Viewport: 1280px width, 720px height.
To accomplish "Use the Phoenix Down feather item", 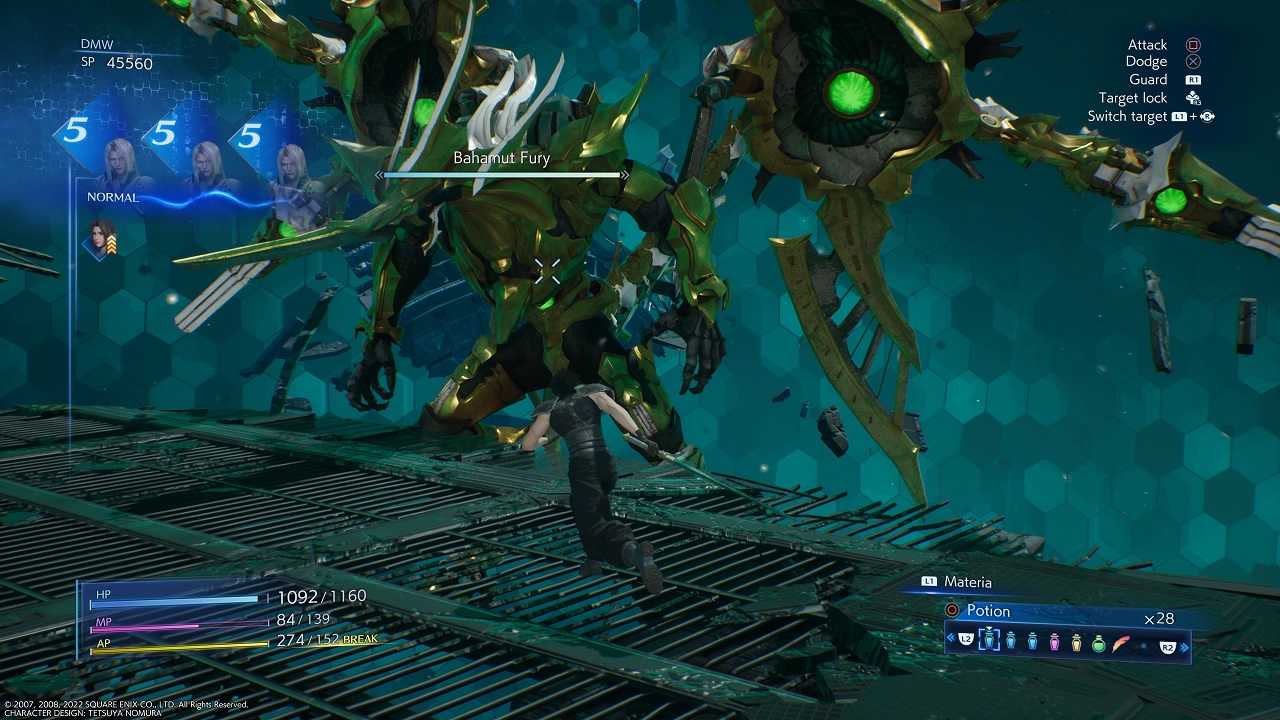I will point(1122,644).
